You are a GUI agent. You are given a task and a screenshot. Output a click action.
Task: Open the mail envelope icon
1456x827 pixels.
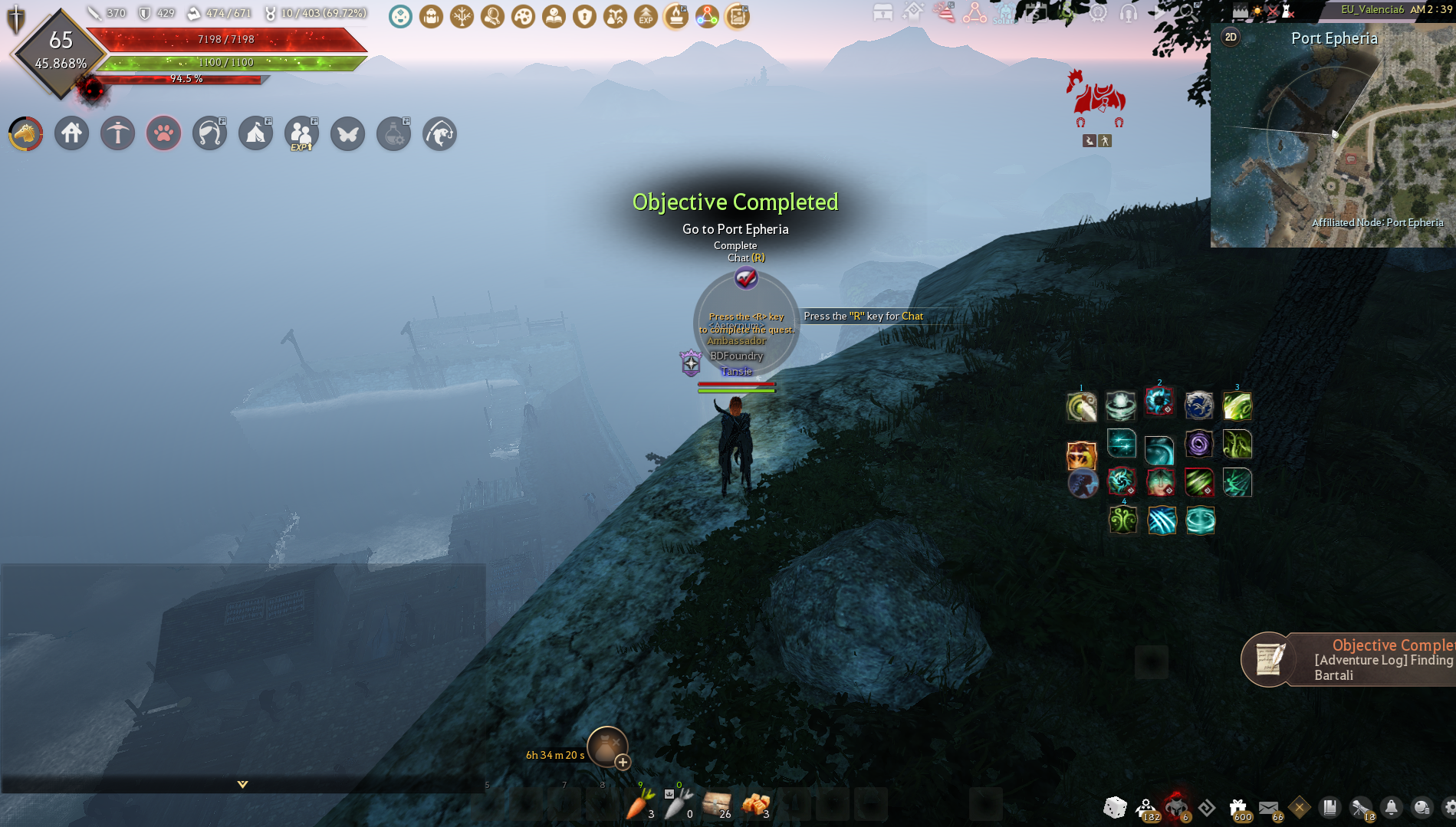coord(1269,807)
